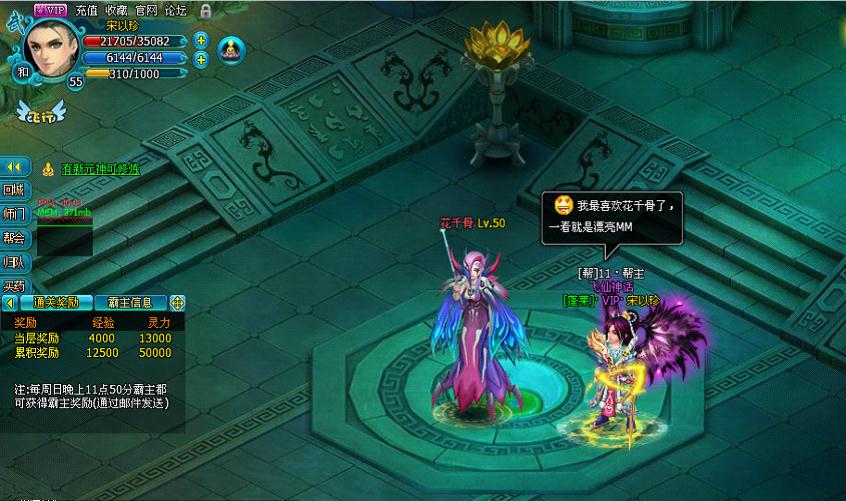Click the 归队 rejoin team button

point(14,262)
